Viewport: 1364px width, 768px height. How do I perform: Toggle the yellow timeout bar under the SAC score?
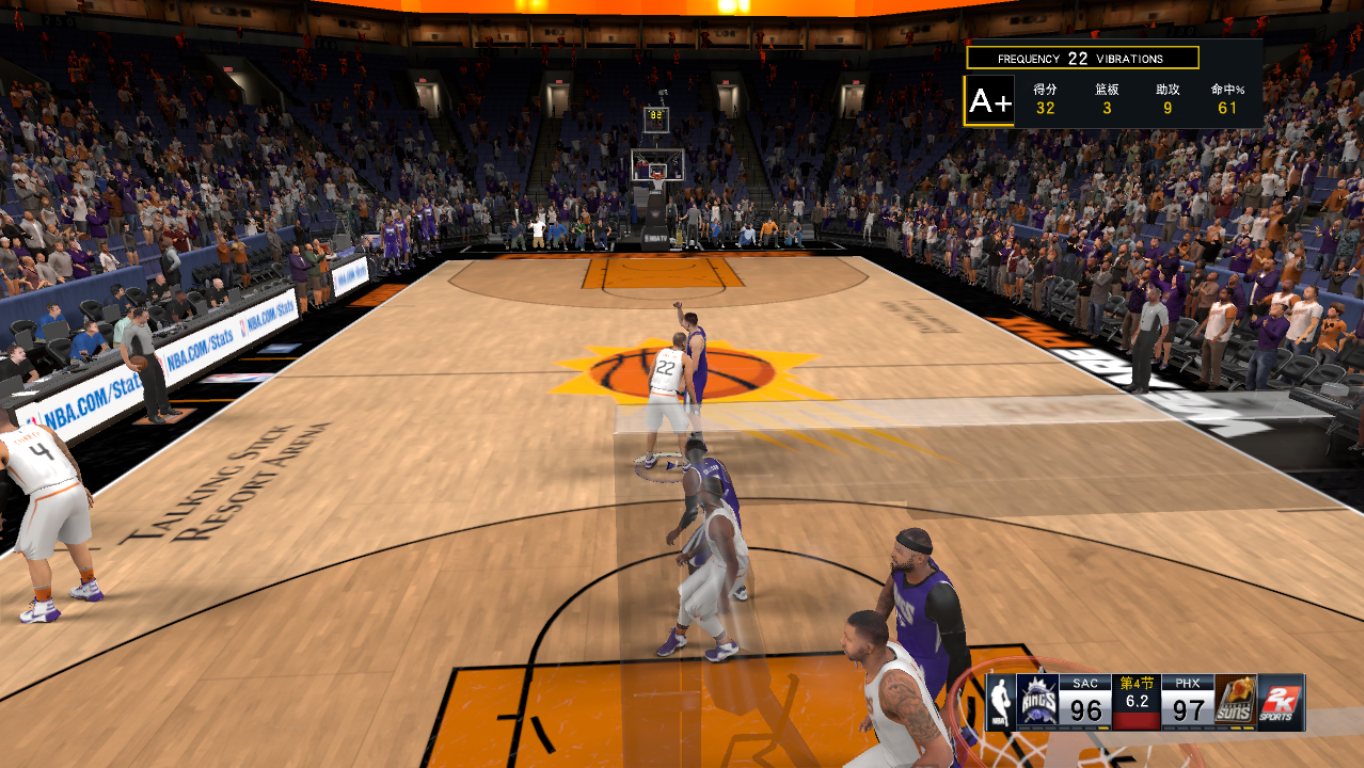click(x=1103, y=728)
